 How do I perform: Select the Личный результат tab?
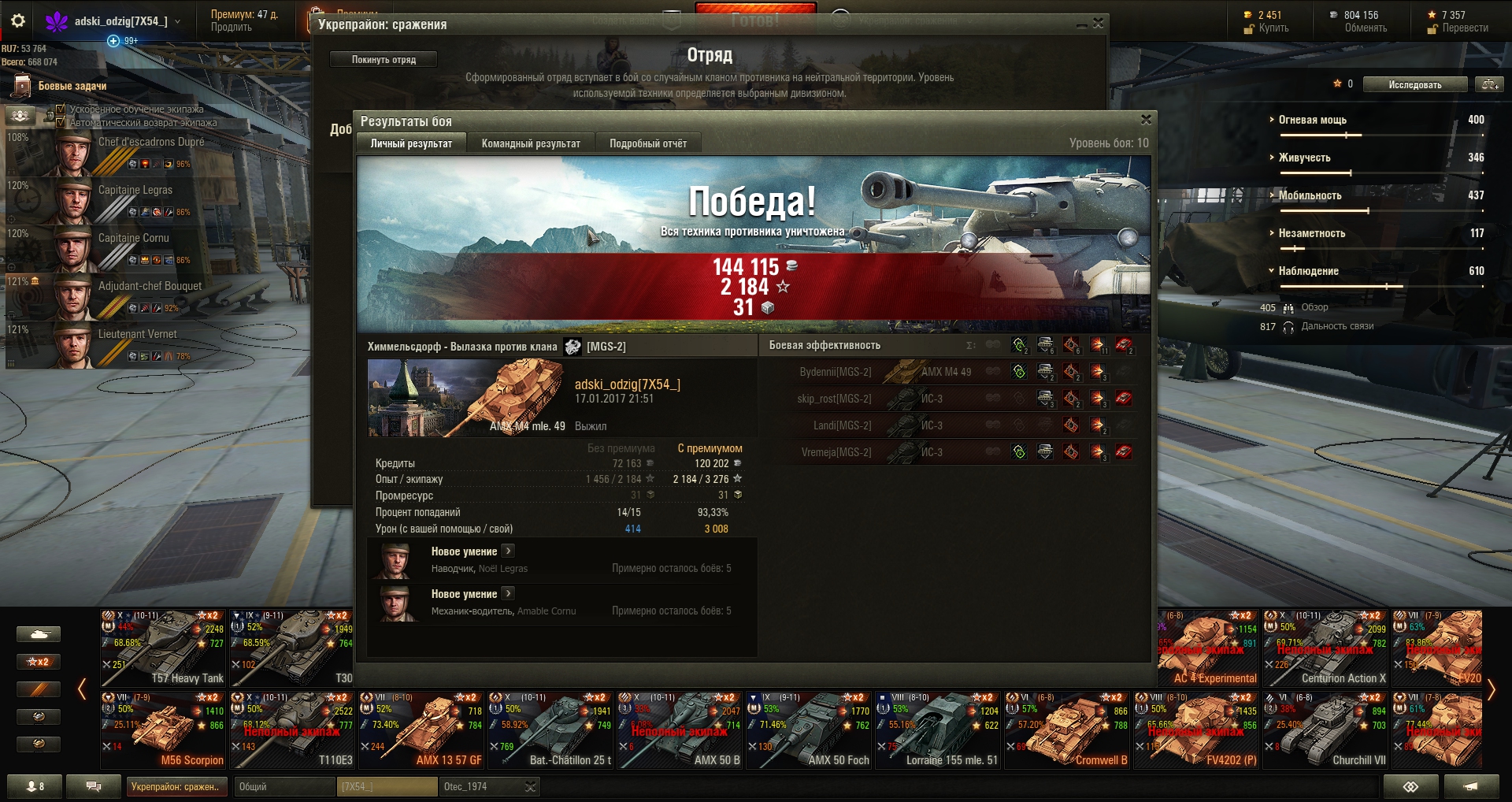tap(411, 143)
